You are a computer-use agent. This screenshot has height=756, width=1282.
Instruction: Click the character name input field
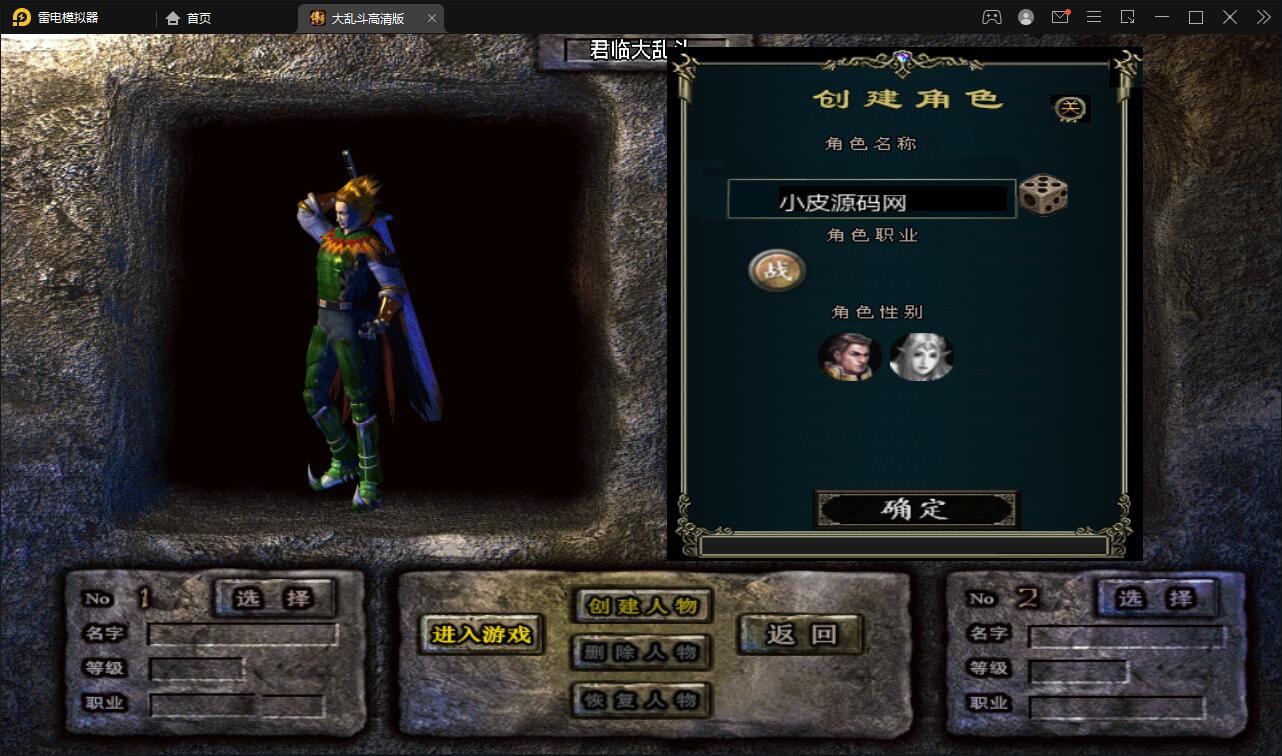(x=871, y=198)
